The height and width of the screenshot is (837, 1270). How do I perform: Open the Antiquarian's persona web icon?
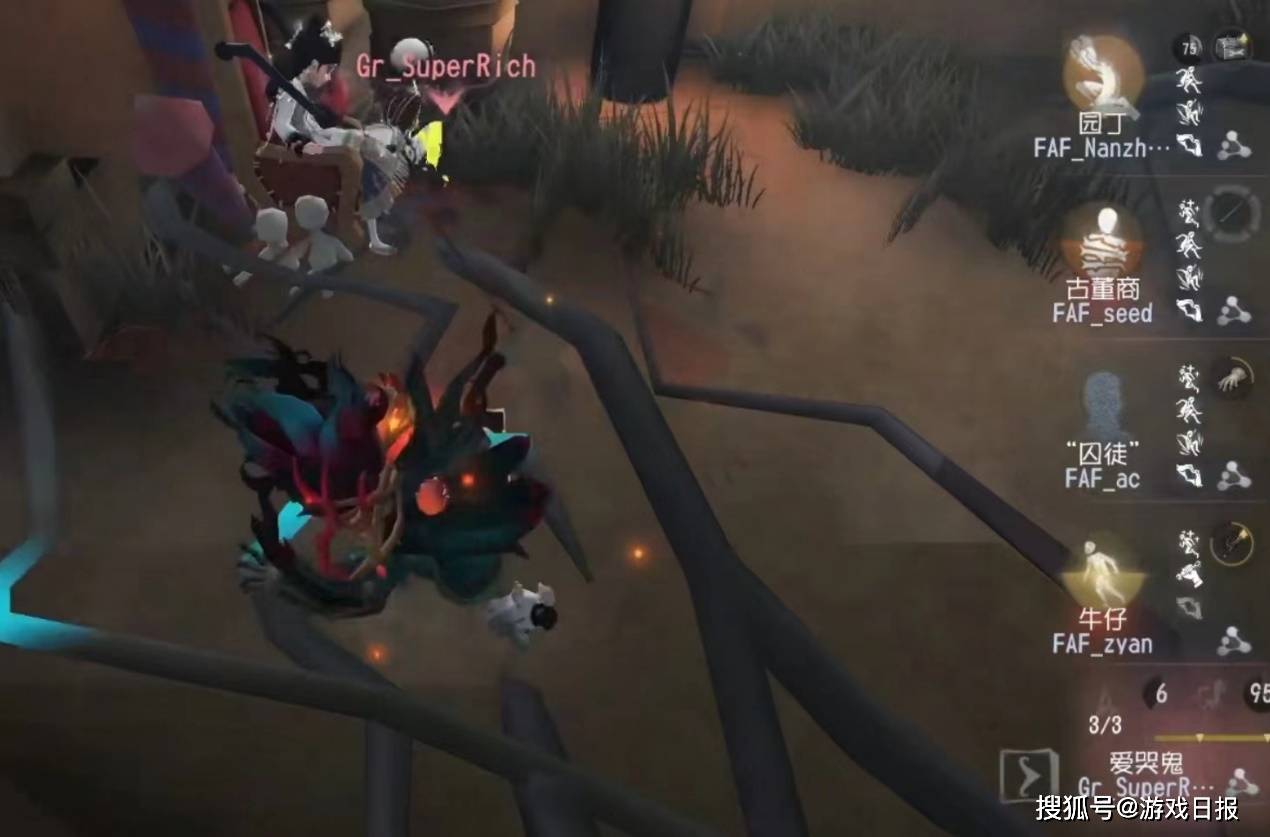(x=1235, y=312)
